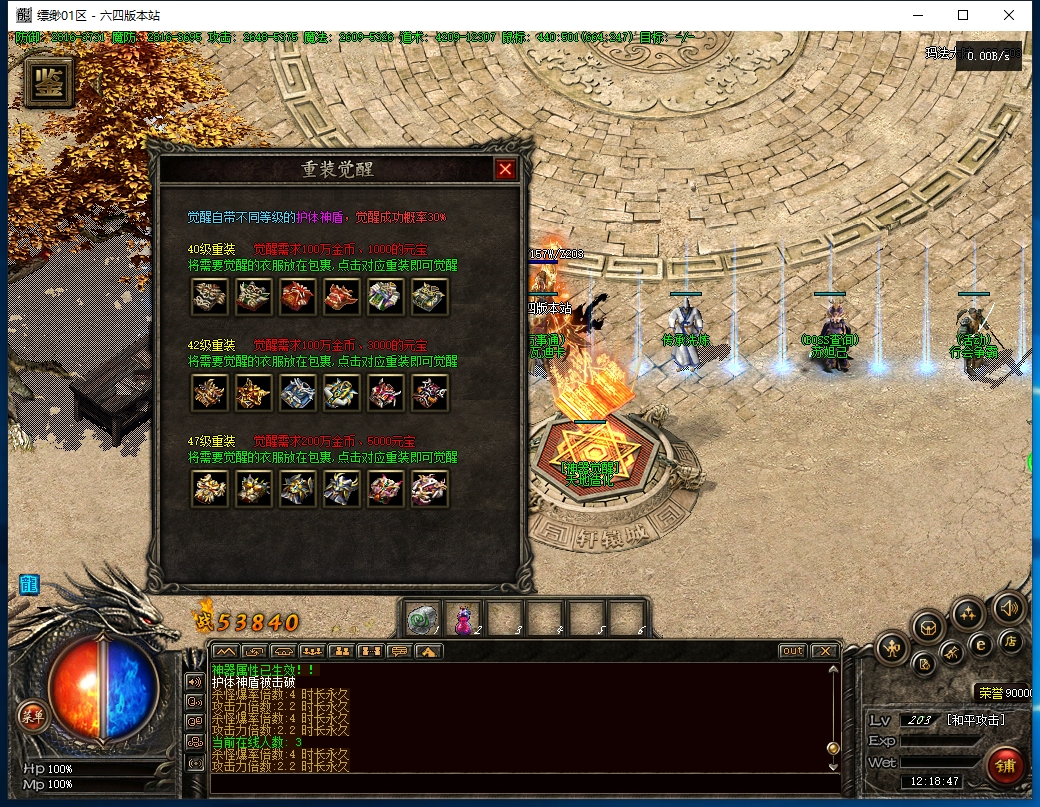Screen dimensions: 1040x807
Task: Use the pink potion in hotbar slot 2
Action: click(464, 620)
